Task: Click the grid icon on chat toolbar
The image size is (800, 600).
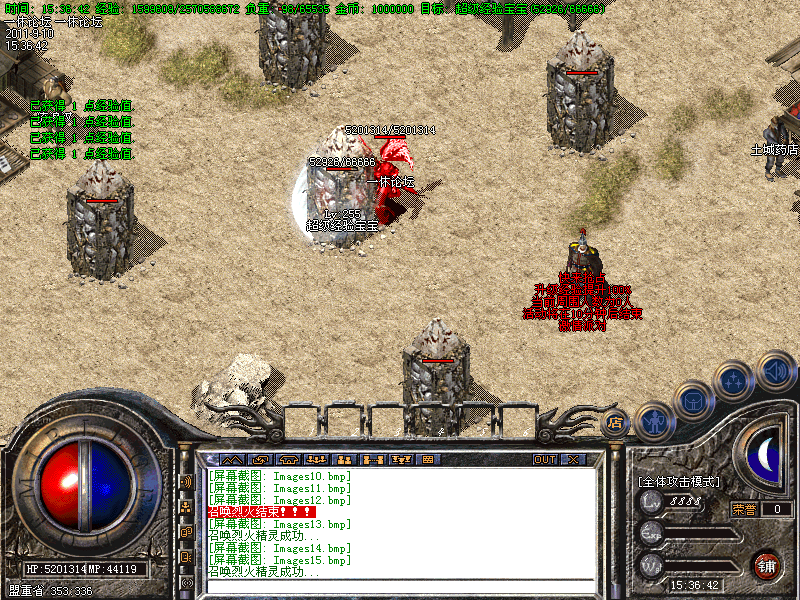Action: (427, 459)
